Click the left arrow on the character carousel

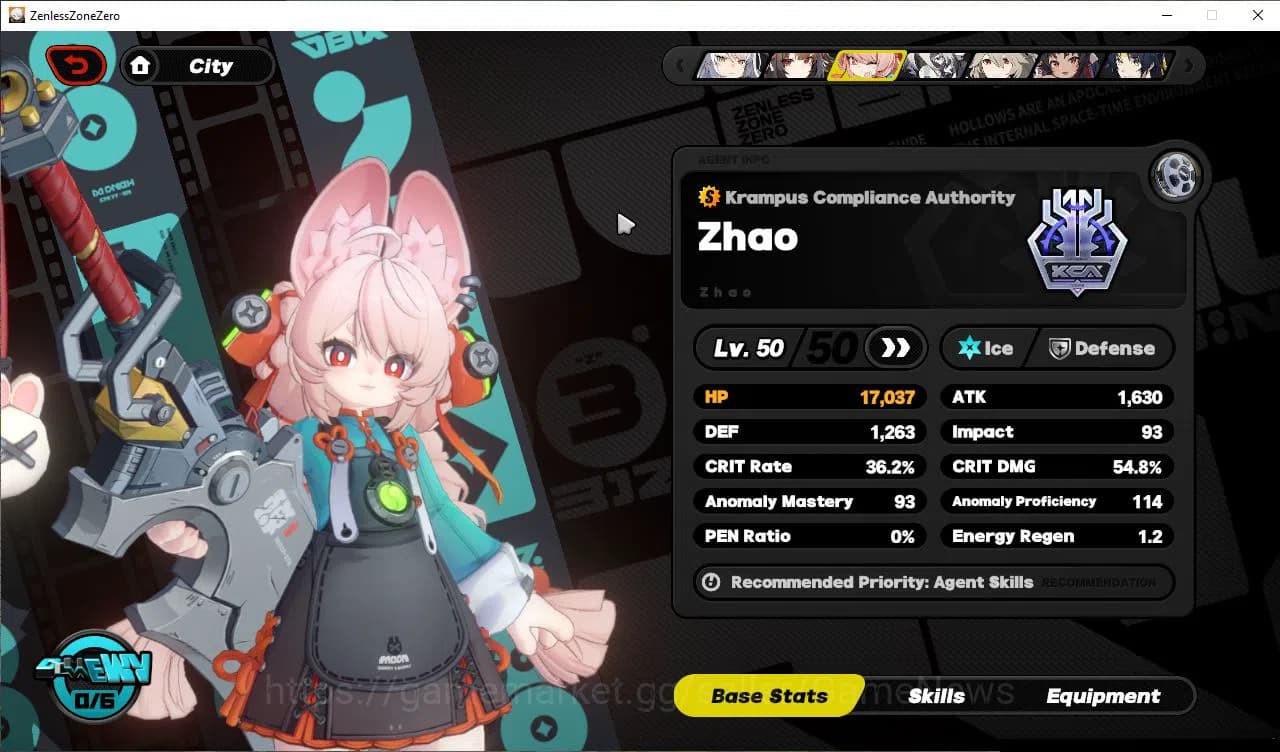(x=680, y=66)
